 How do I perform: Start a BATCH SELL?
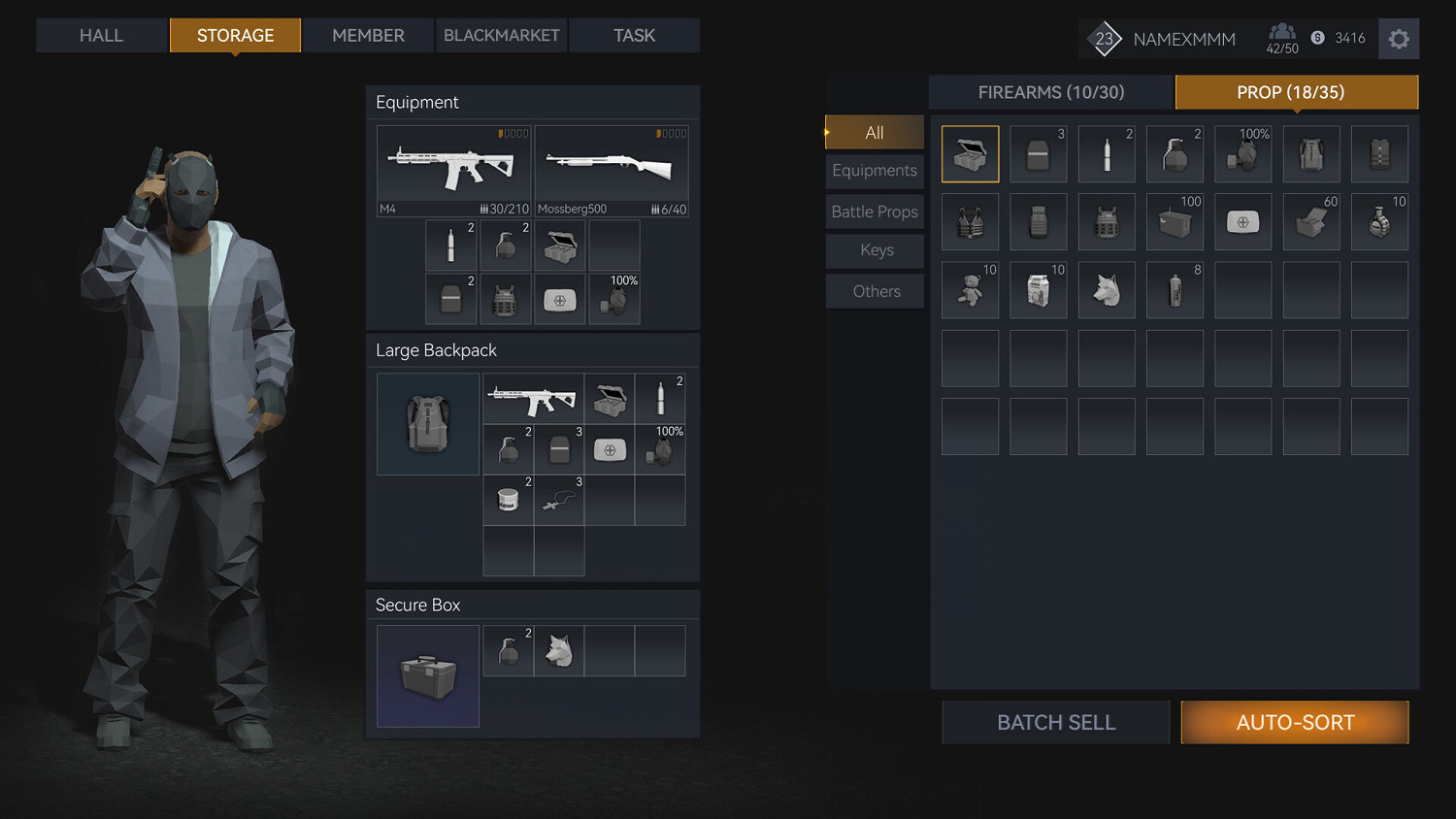coord(1055,722)
